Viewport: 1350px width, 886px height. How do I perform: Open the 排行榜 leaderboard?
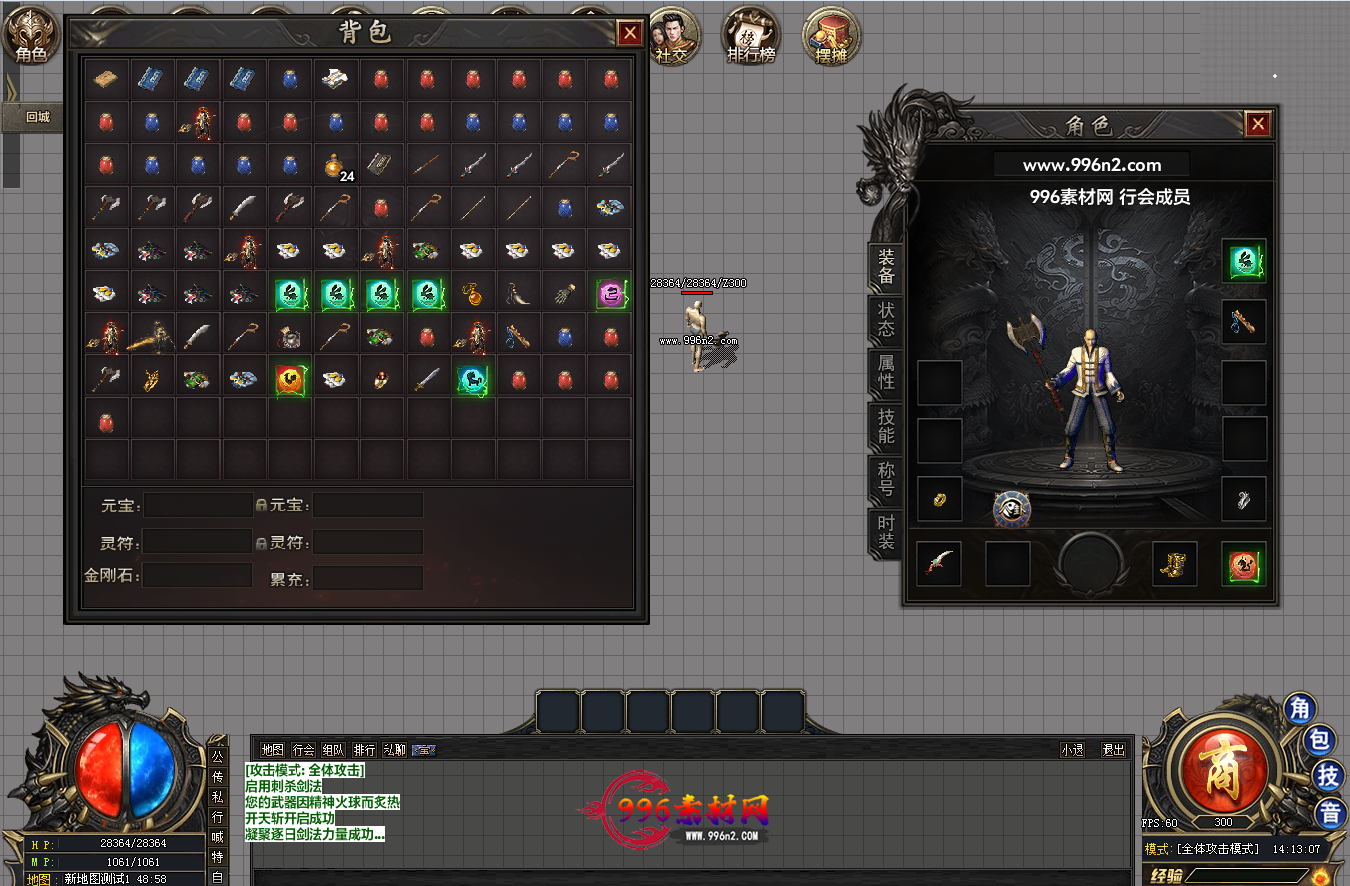(x=750, y=37)
